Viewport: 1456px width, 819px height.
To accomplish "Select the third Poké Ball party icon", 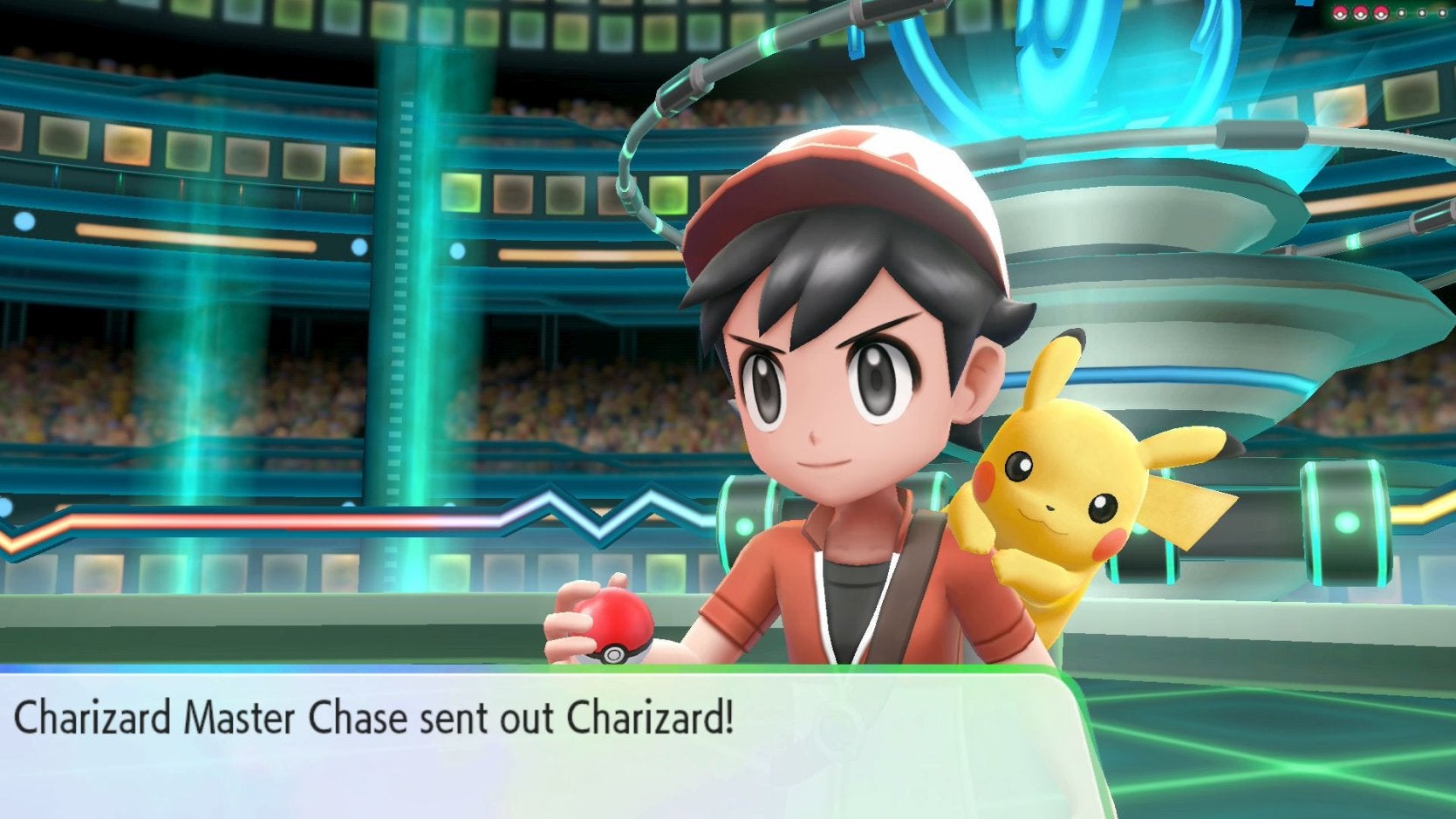I will 1380,13.
